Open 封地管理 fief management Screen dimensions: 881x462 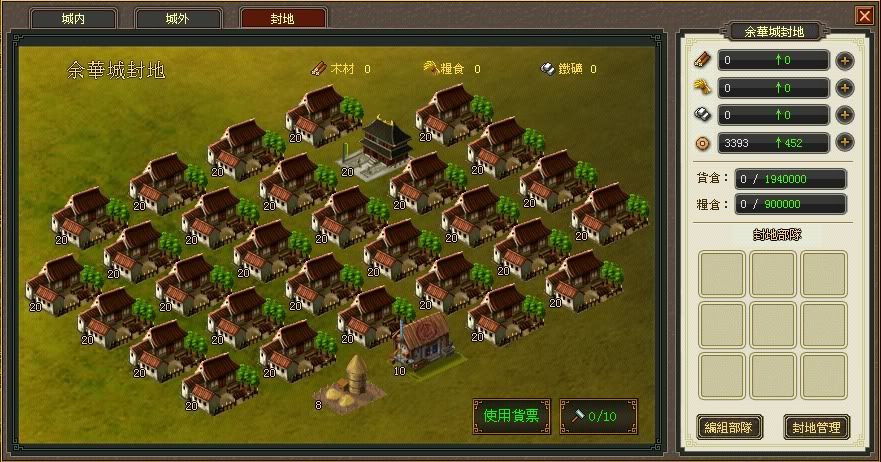[816, 427]
